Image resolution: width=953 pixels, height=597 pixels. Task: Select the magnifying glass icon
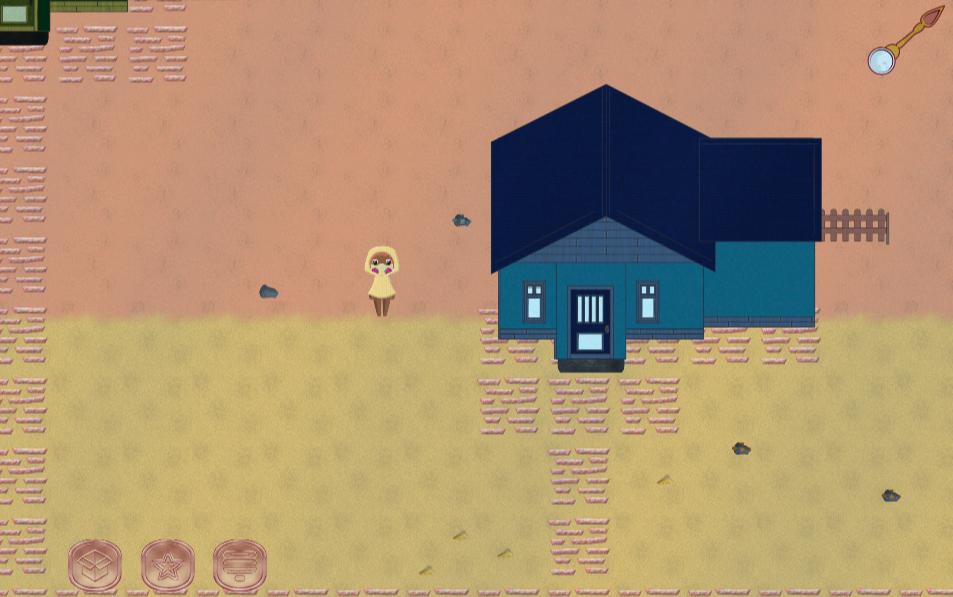[881, 60]
